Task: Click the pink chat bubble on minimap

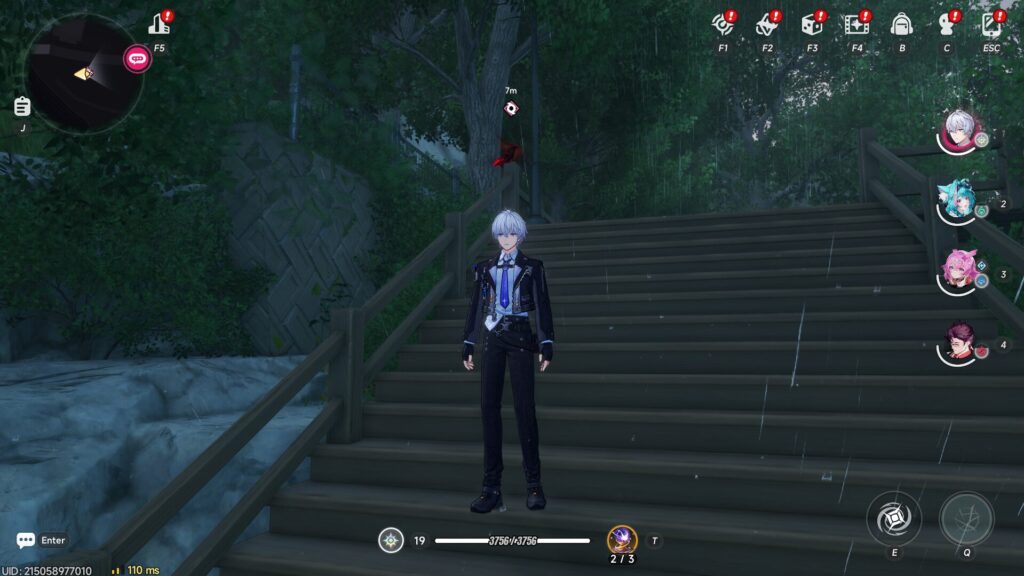Action: coord(137,58)
